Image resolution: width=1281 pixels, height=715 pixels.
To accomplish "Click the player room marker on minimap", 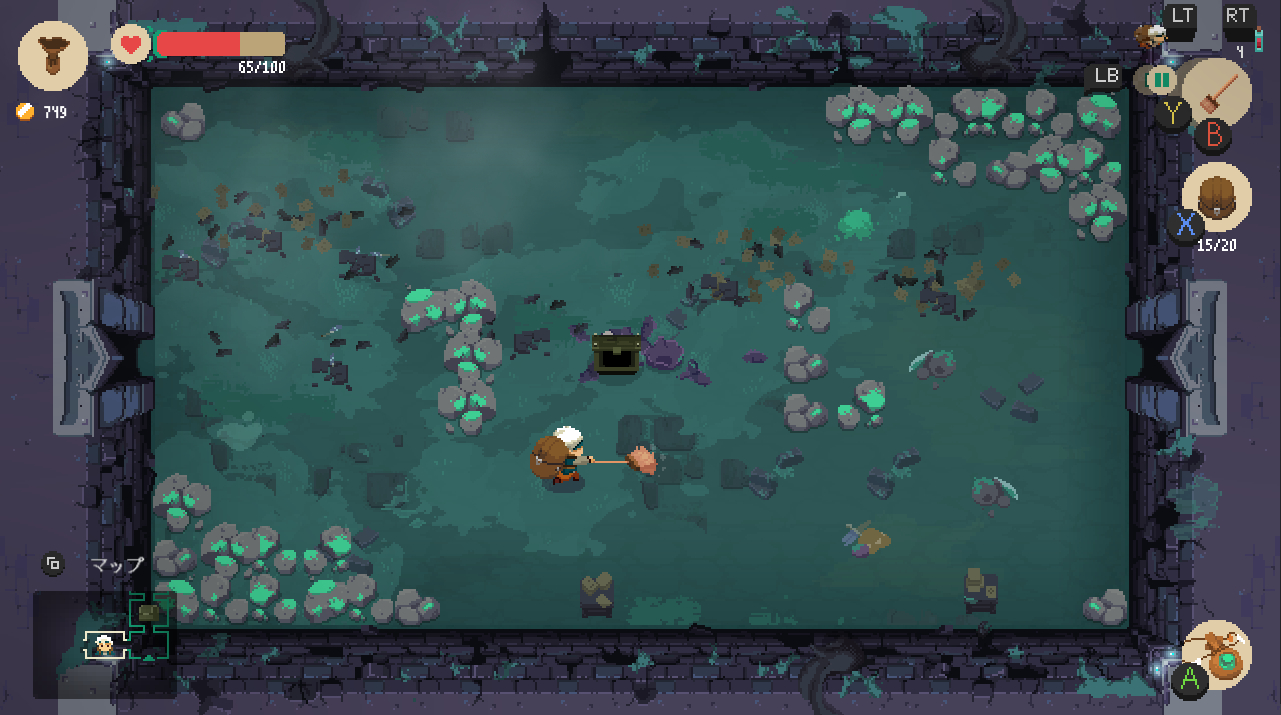I will (x=103, y=645).
